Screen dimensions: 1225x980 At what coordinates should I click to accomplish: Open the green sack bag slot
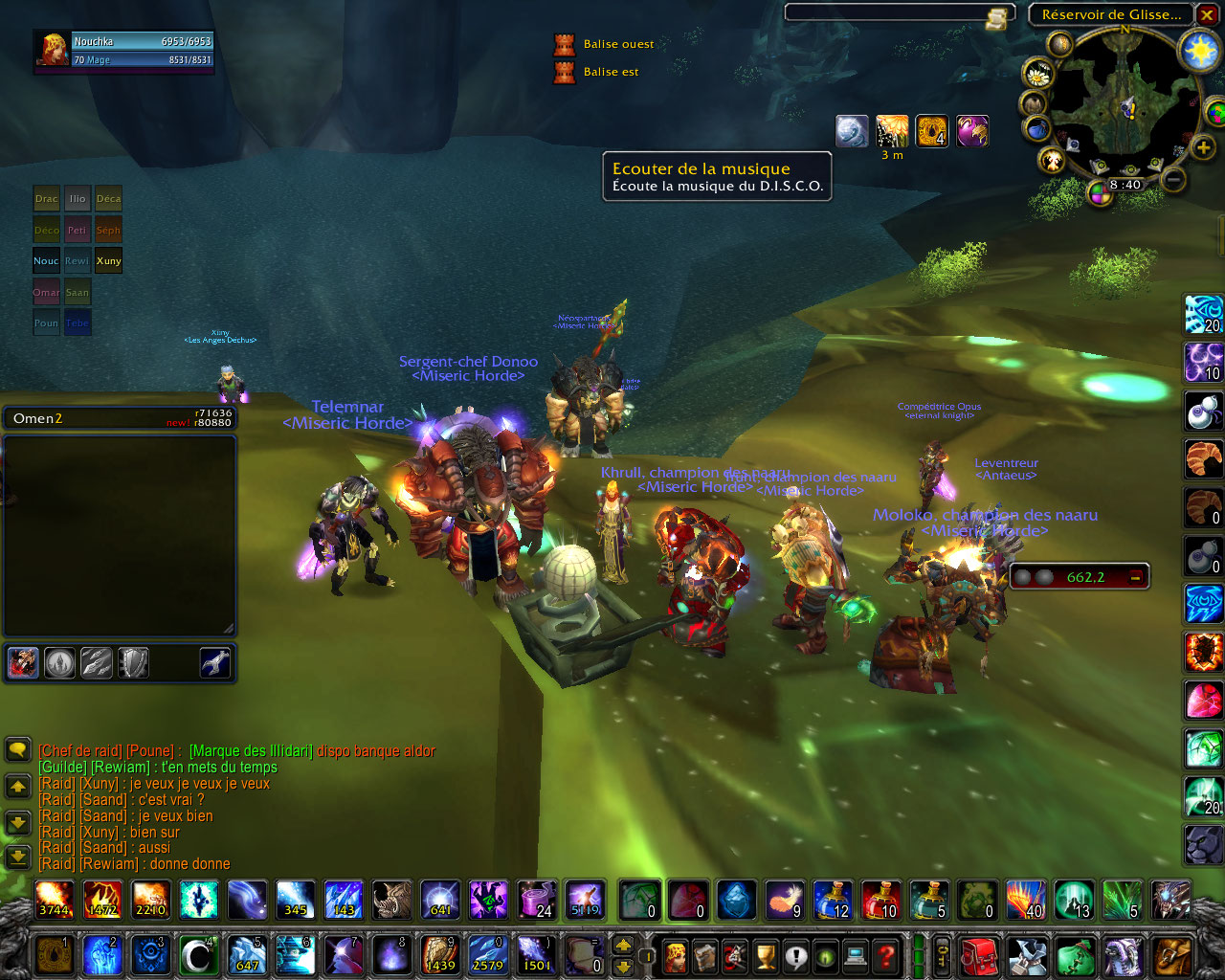click(1076, 955)
